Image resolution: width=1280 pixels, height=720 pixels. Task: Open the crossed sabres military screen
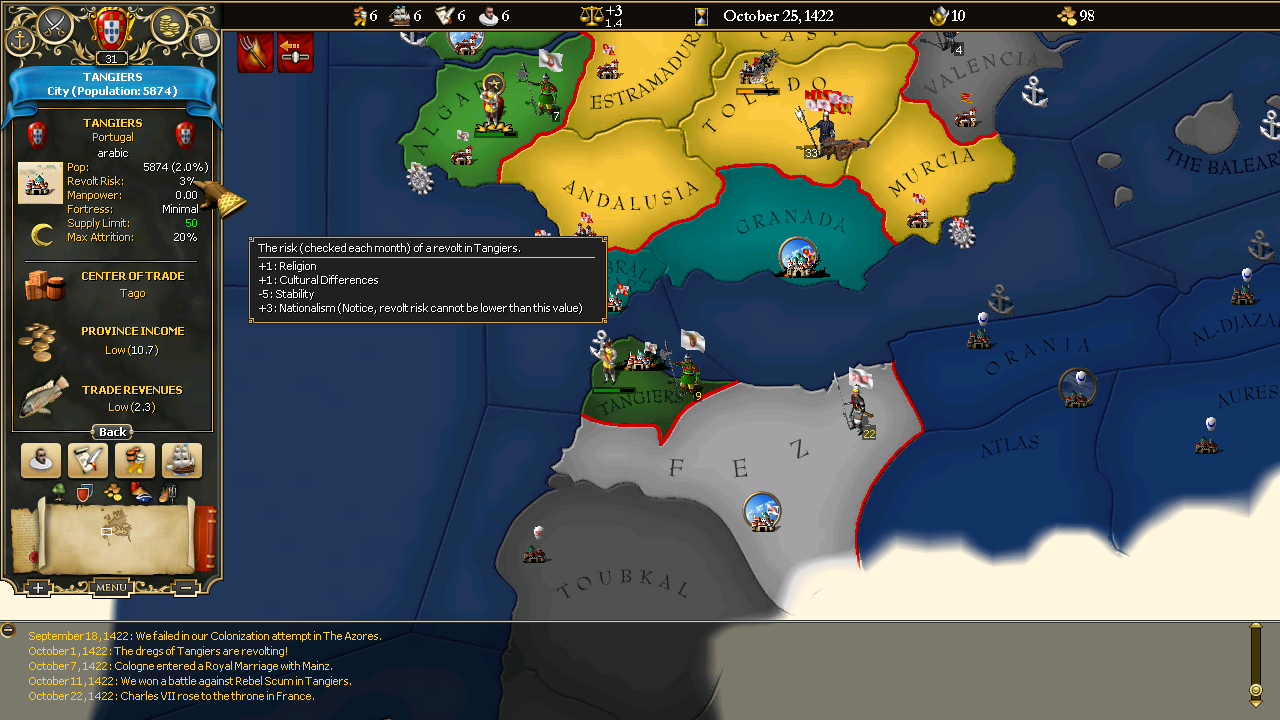[x=54, y=24]
